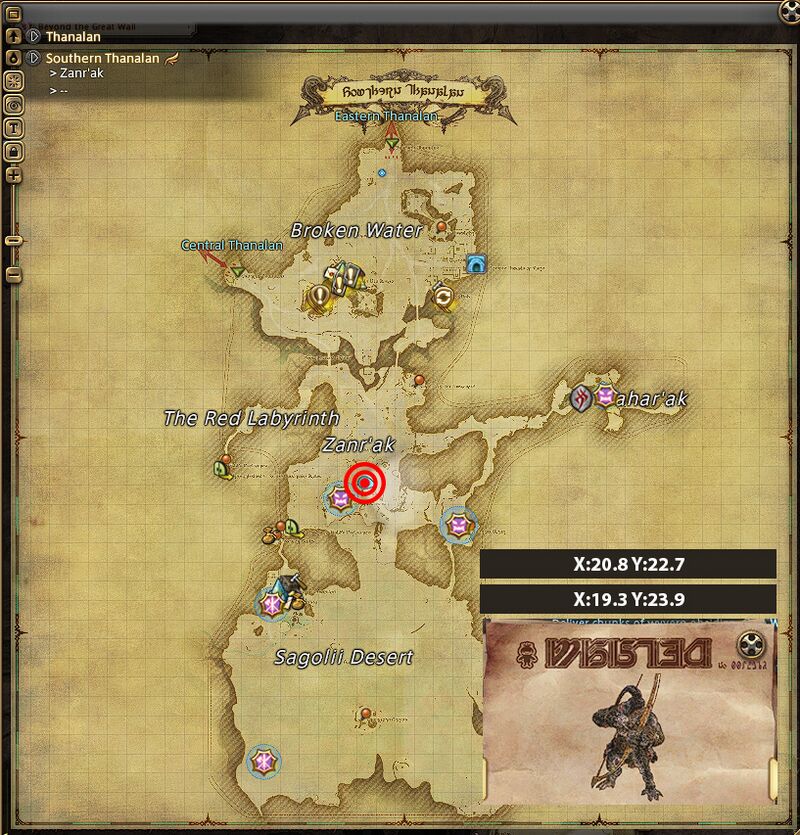
Task: Select the blue aetheryte icon near Broken Water
Action: click(x=475, y=265)
